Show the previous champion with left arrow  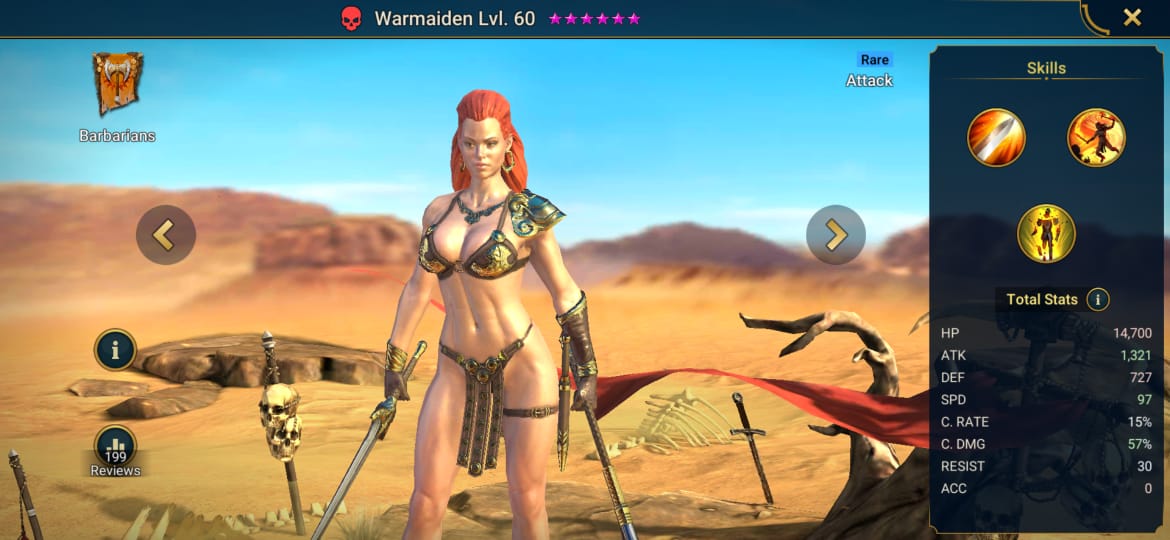(x=165, y=235)
